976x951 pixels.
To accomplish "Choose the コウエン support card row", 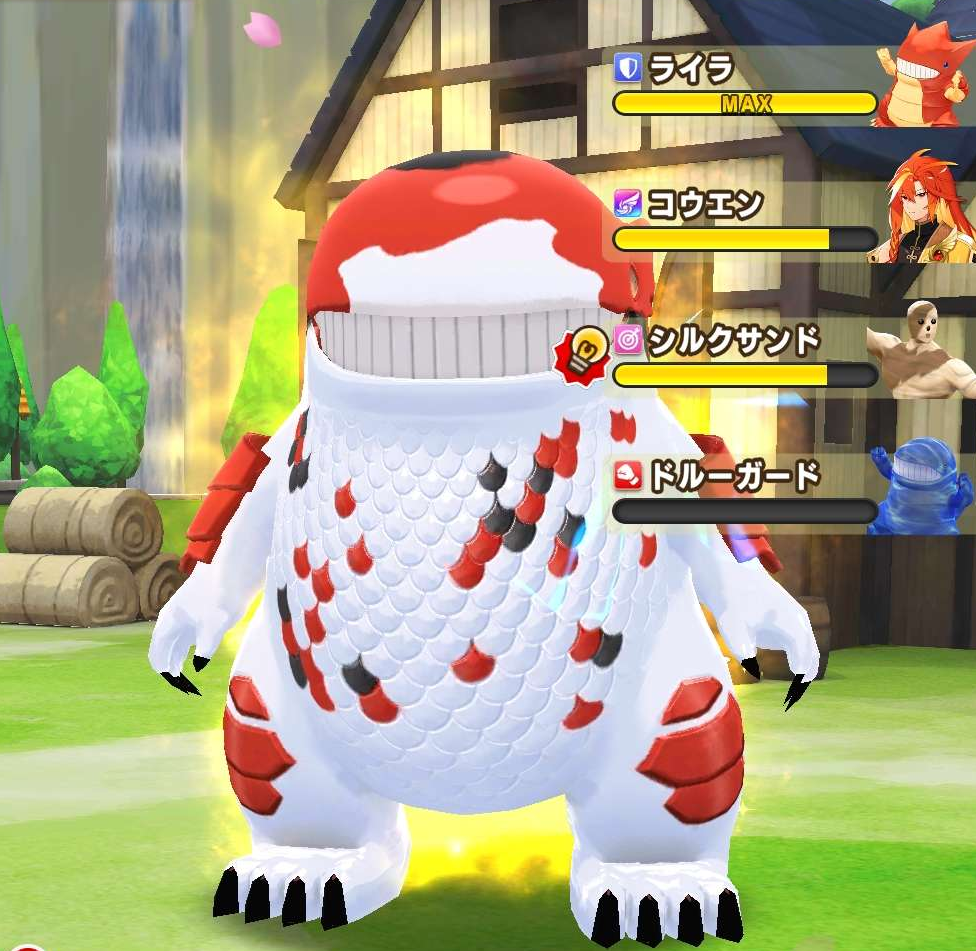I will pos(745,222).
